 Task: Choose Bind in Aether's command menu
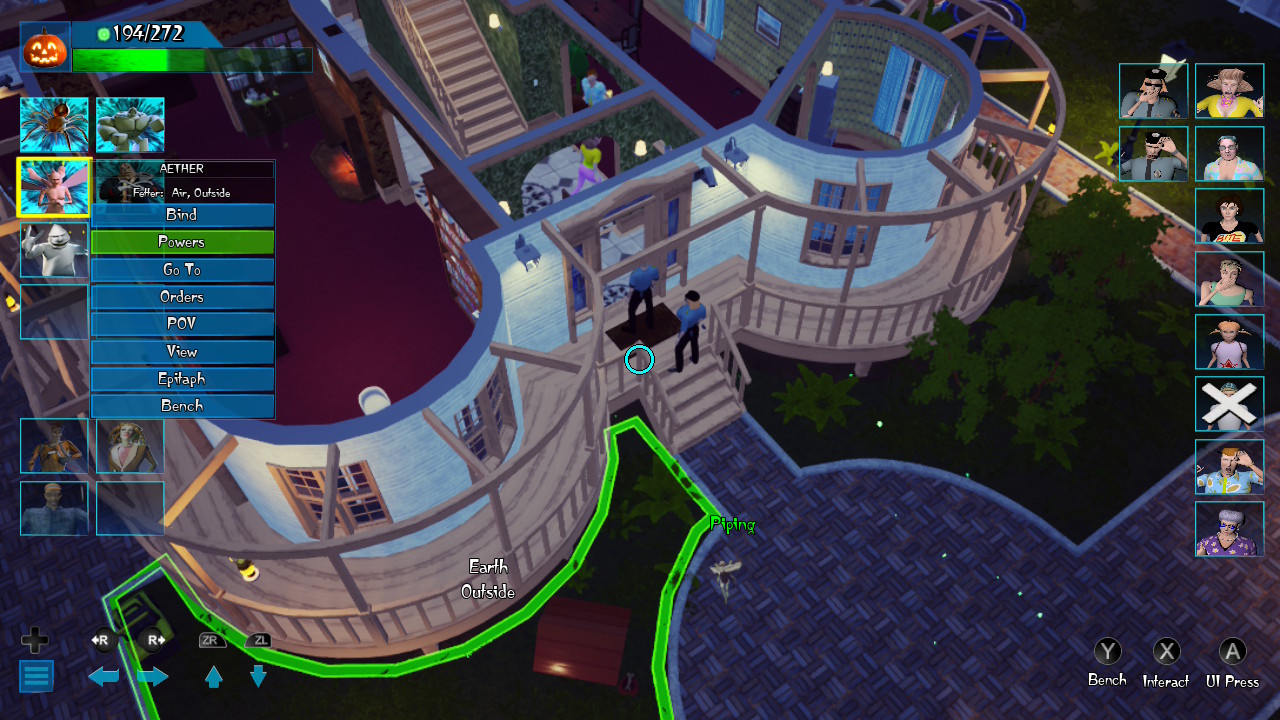182,215
